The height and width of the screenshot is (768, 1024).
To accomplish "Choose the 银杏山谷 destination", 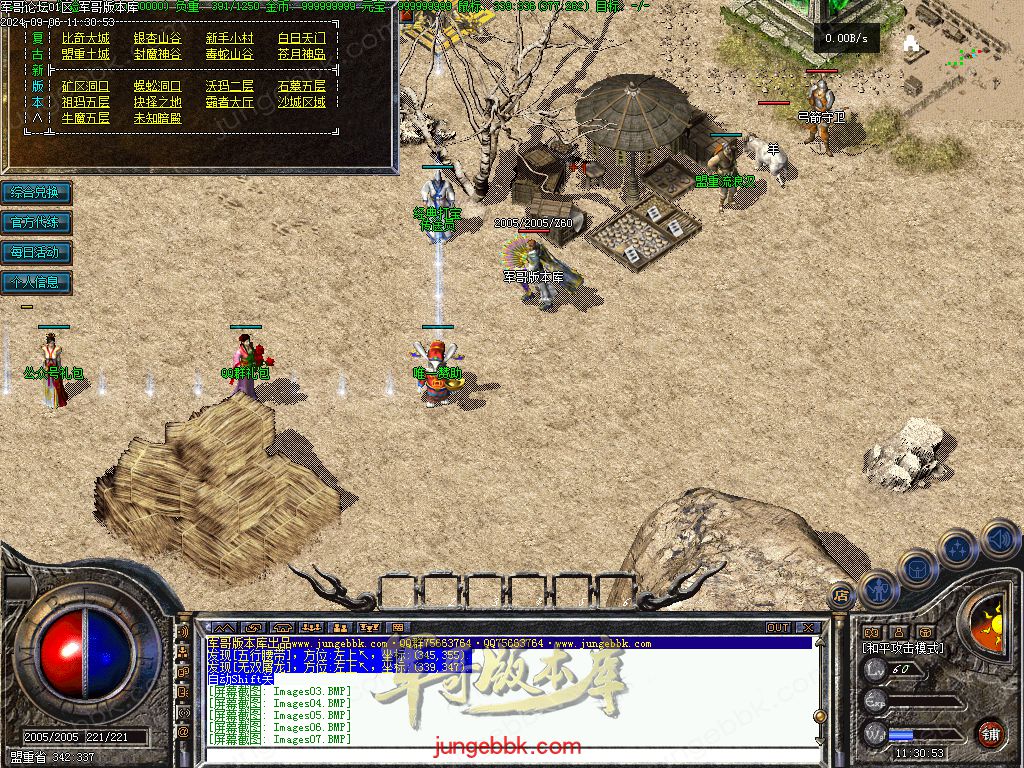I will coord(157,39).
